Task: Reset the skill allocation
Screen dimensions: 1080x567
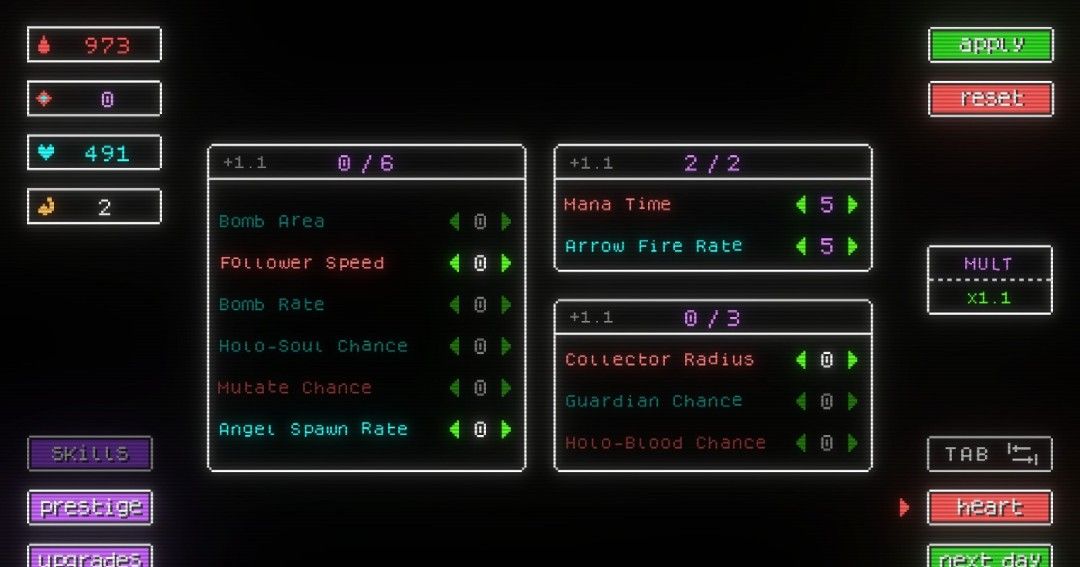Action: pos(990,99)
